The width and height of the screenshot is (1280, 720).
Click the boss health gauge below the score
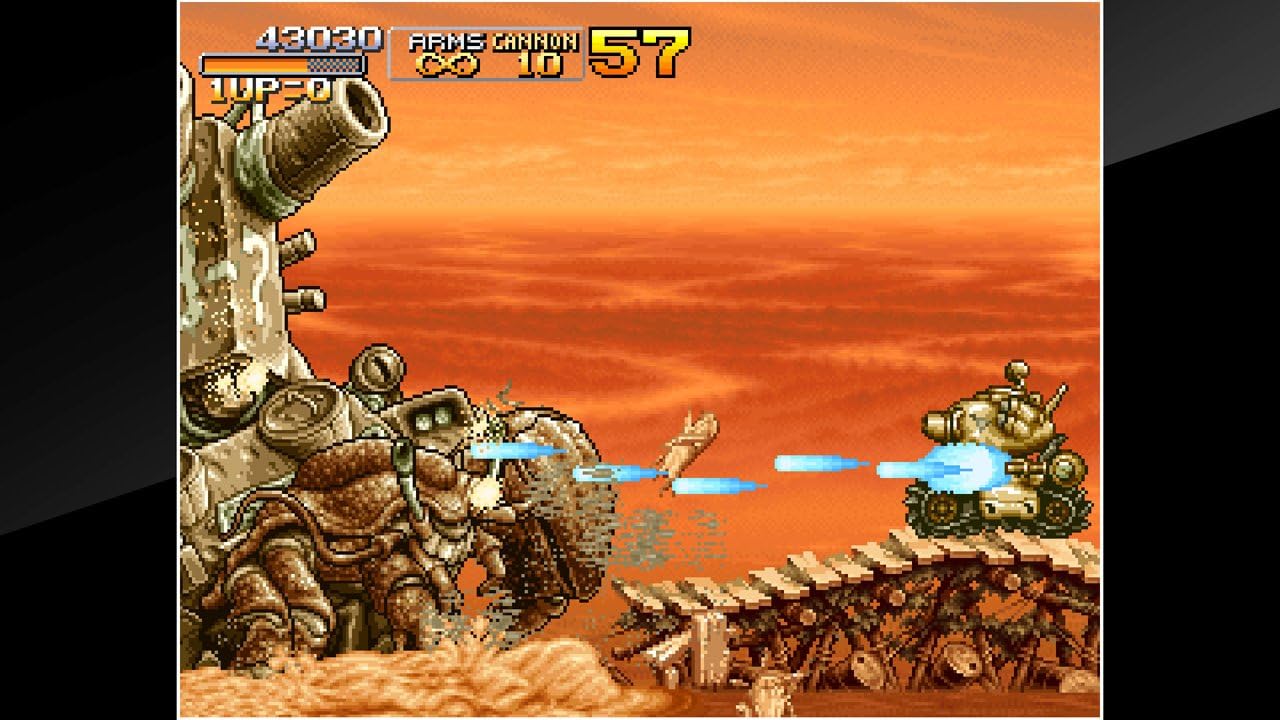283,62
